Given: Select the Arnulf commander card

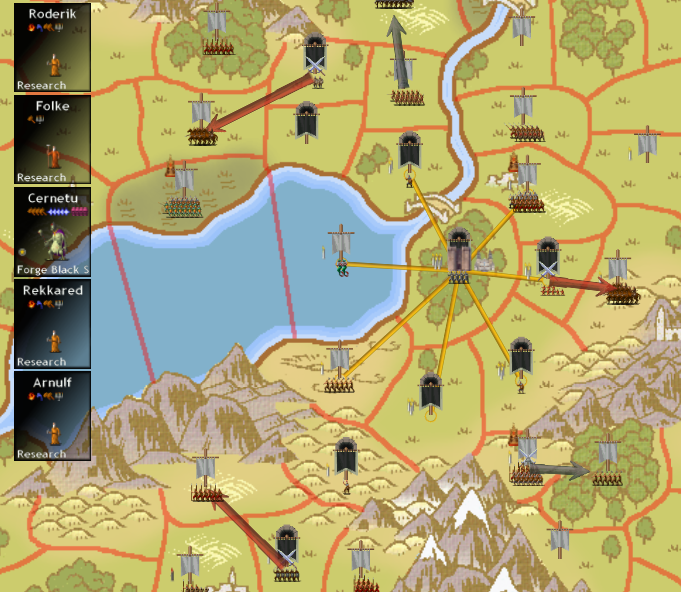Looking at the screenshot, I should (x=52, y=416).
